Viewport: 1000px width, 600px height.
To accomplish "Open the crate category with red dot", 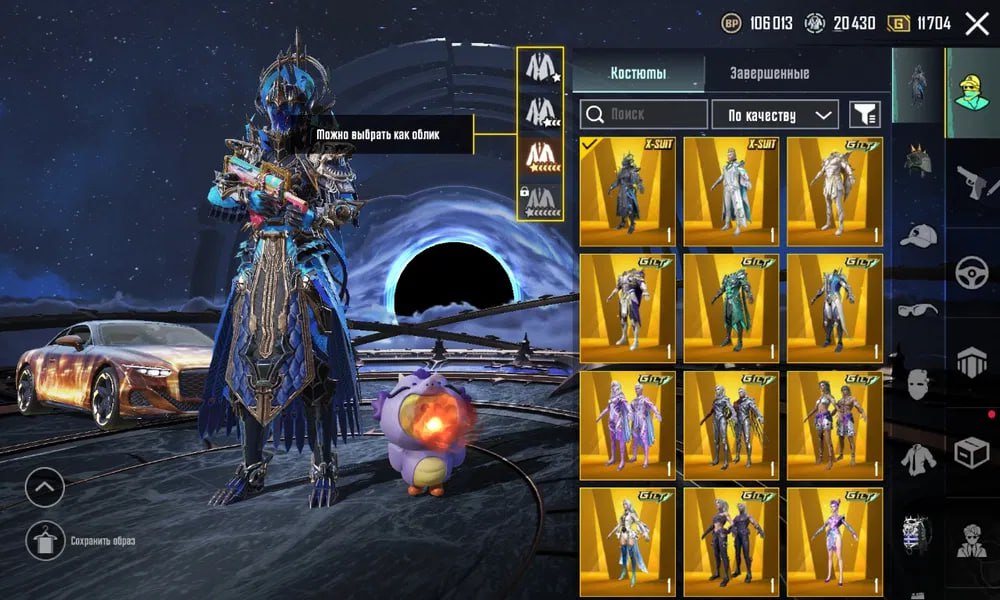I will click(x=972, y=454).
